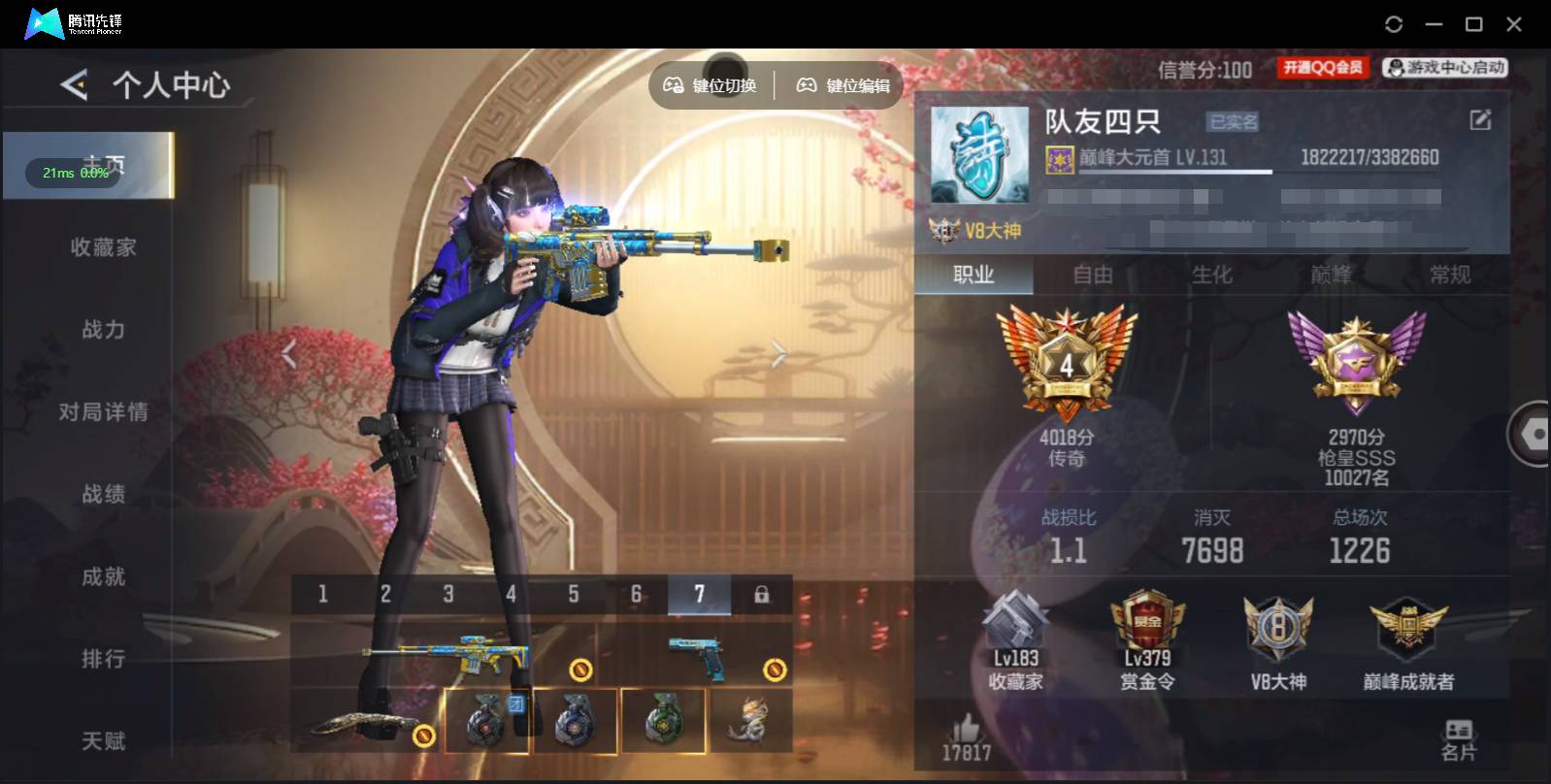Click the right arrow to view next showcase
Viewport: 1551px width, 784px height.
tap(776, 353)
